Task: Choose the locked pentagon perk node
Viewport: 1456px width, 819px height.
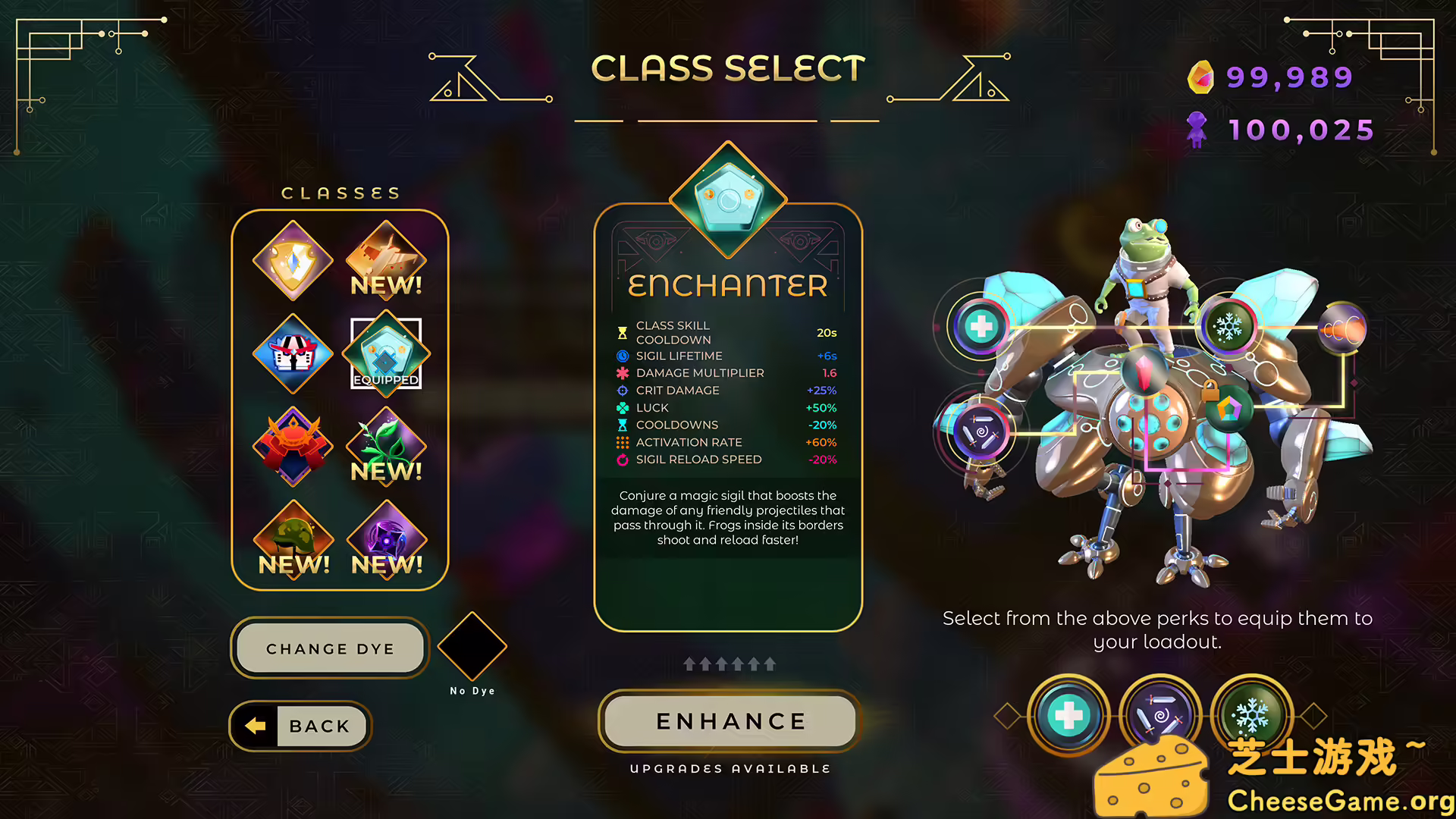Action: coord(1228,409)
